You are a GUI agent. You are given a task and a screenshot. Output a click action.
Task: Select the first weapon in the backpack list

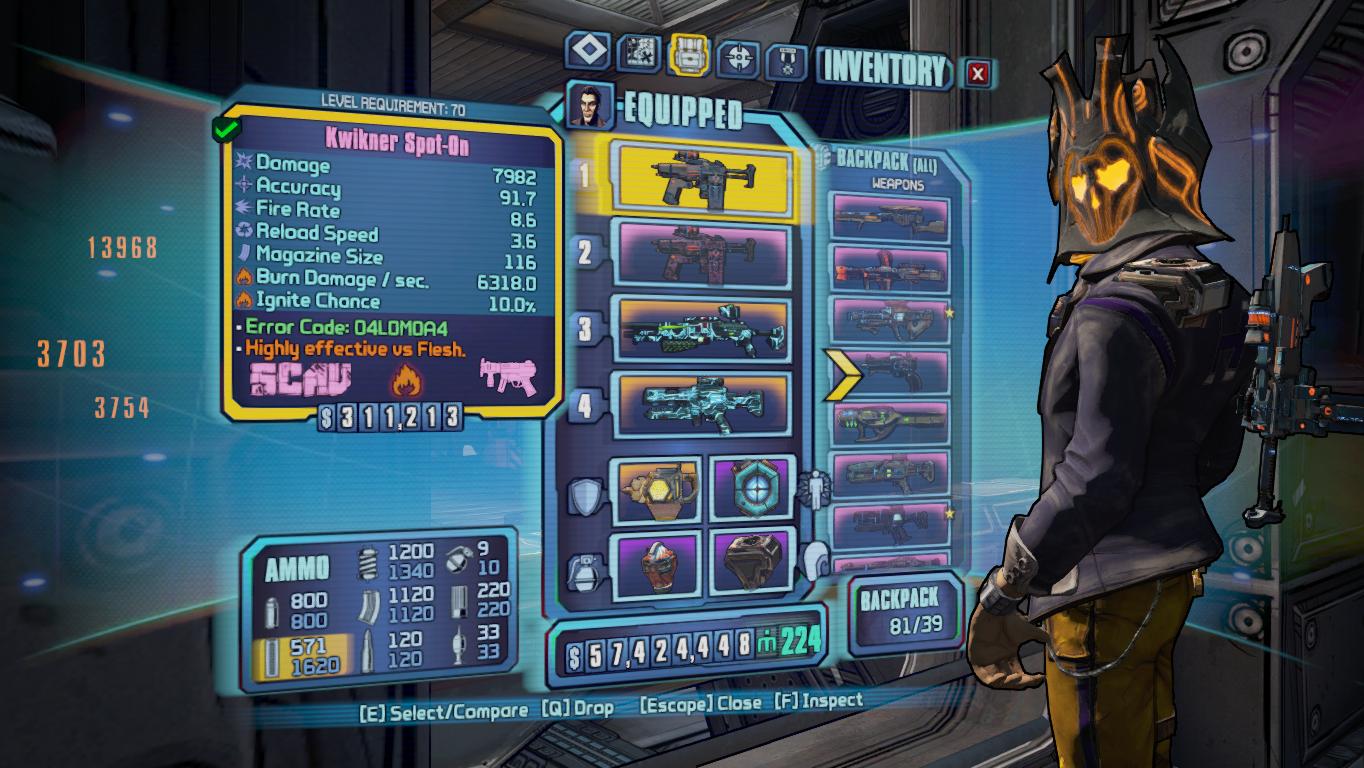coord(890,220)
